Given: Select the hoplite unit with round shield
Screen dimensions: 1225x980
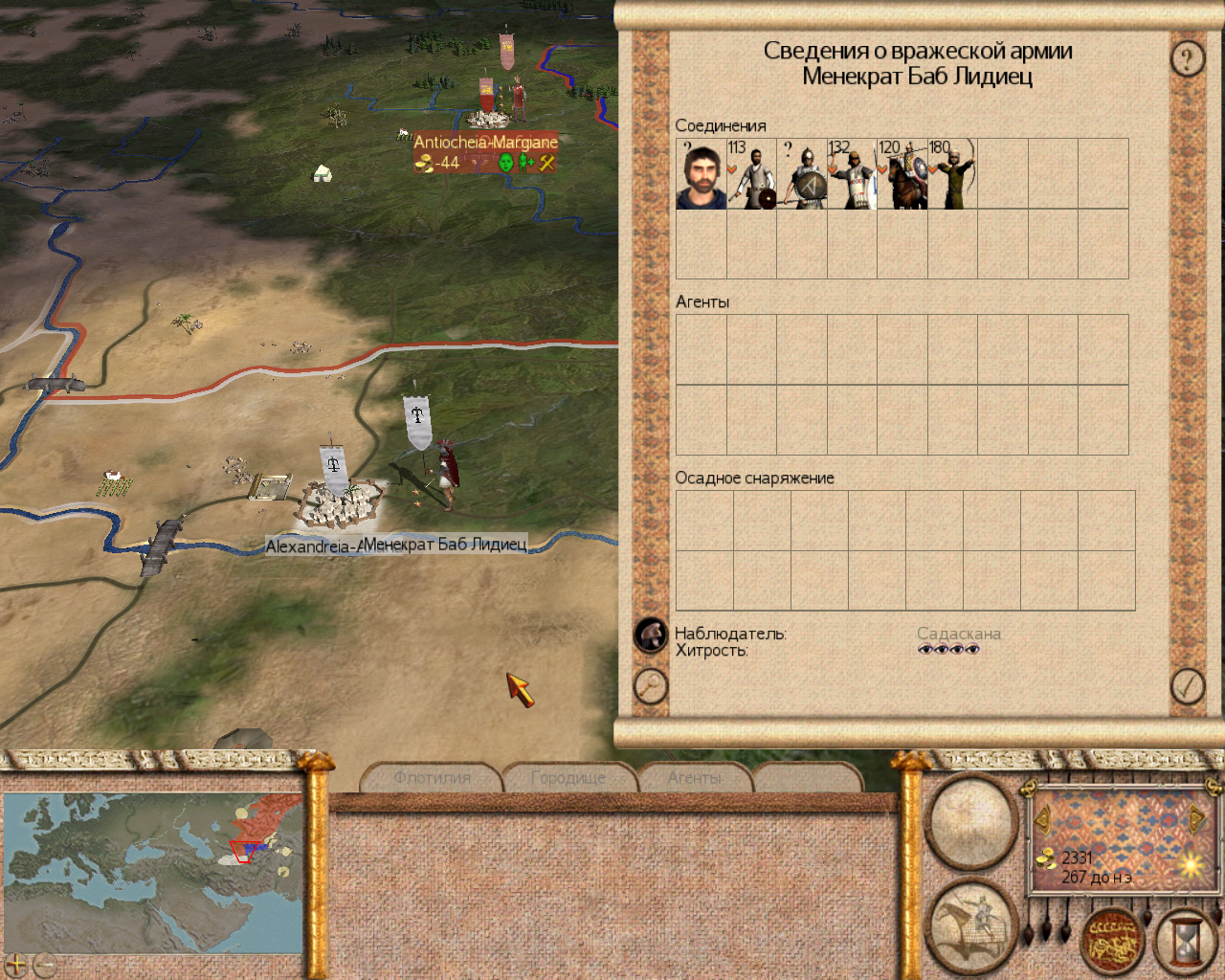Looking at the screenshot, I should click(802, 174).
